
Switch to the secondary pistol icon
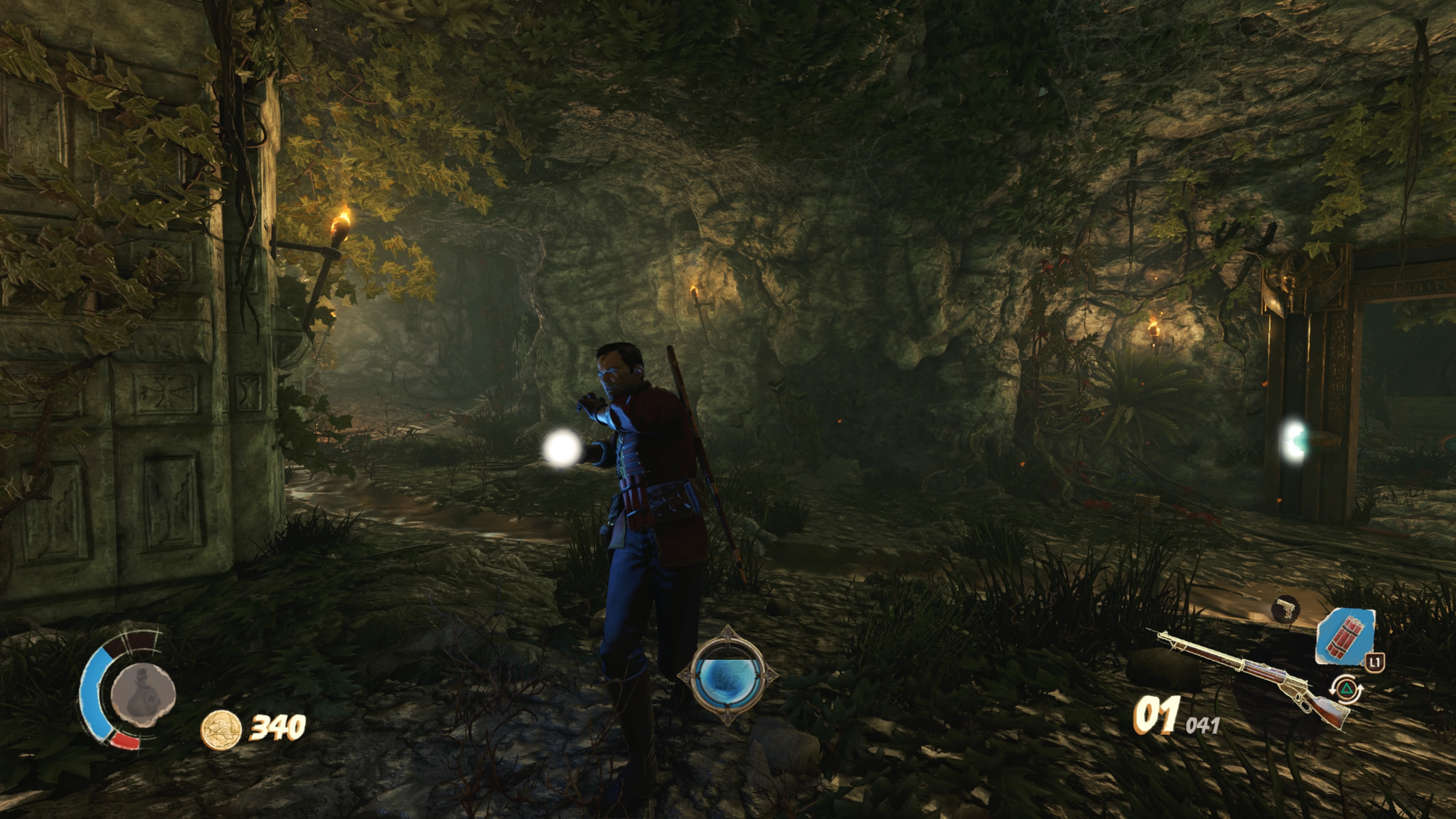coord(1285,609)
